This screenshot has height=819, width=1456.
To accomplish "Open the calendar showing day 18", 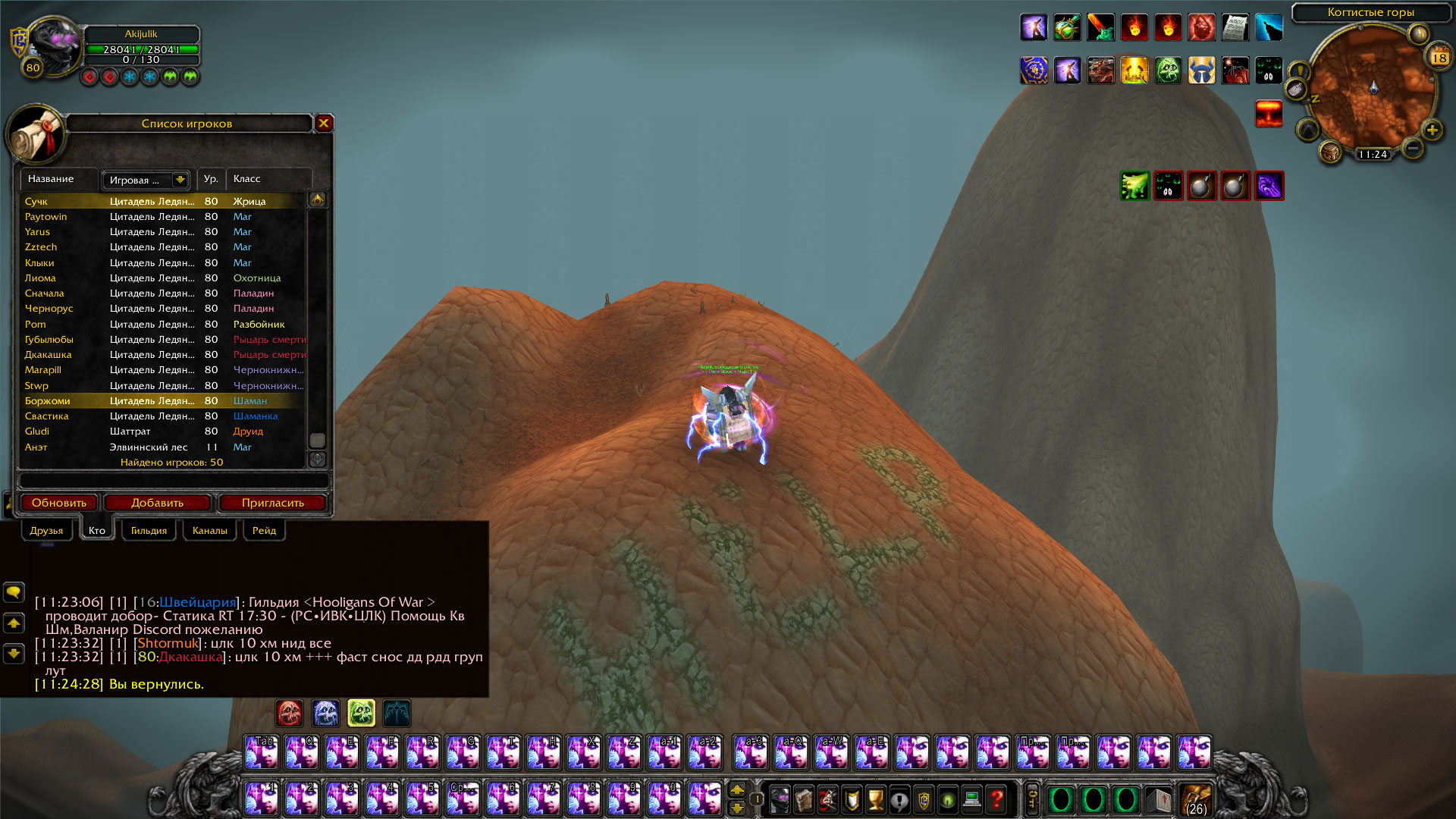I will click(x=1439, y=58).
